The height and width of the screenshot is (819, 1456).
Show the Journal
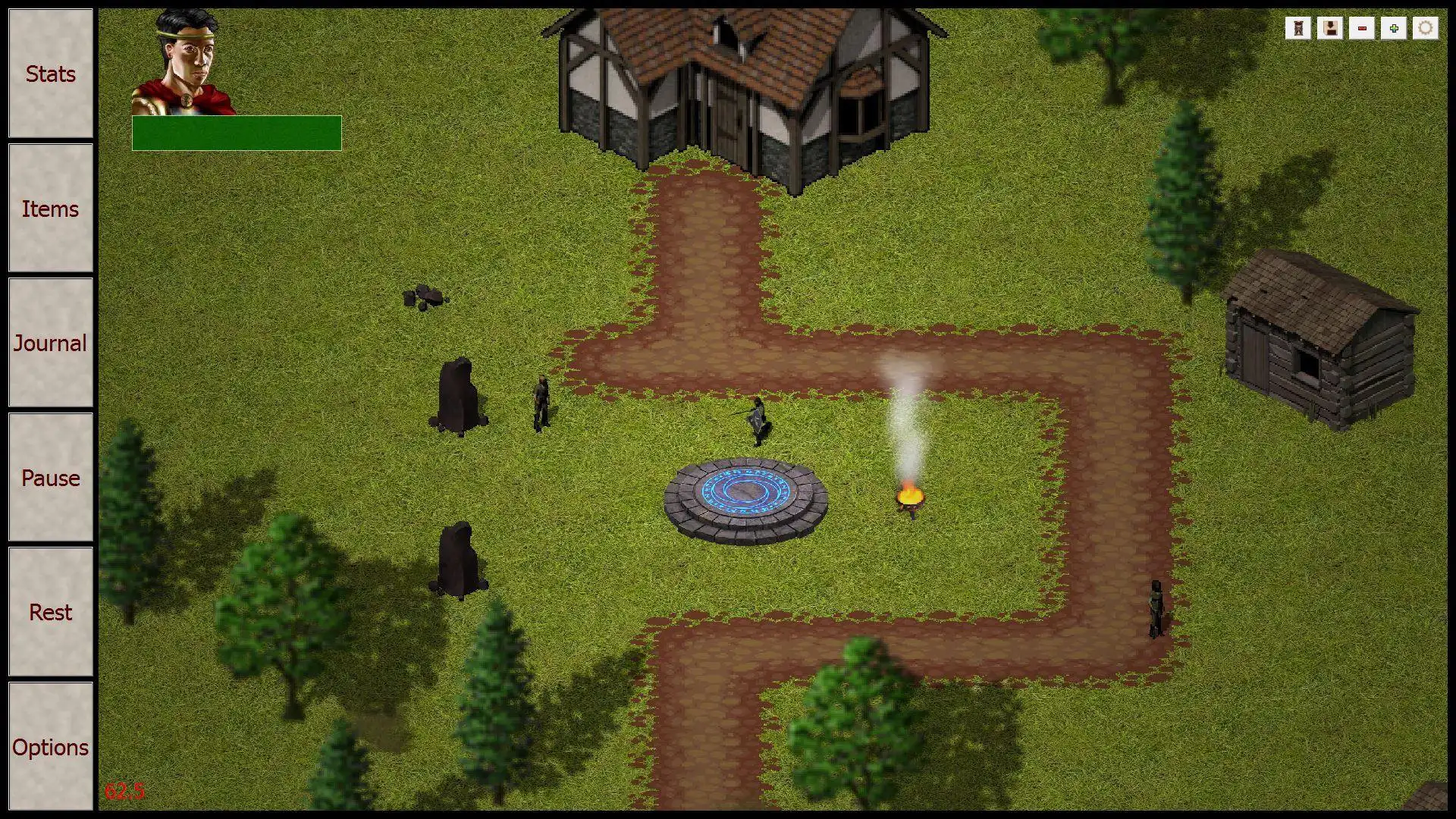tap(50, 343)
